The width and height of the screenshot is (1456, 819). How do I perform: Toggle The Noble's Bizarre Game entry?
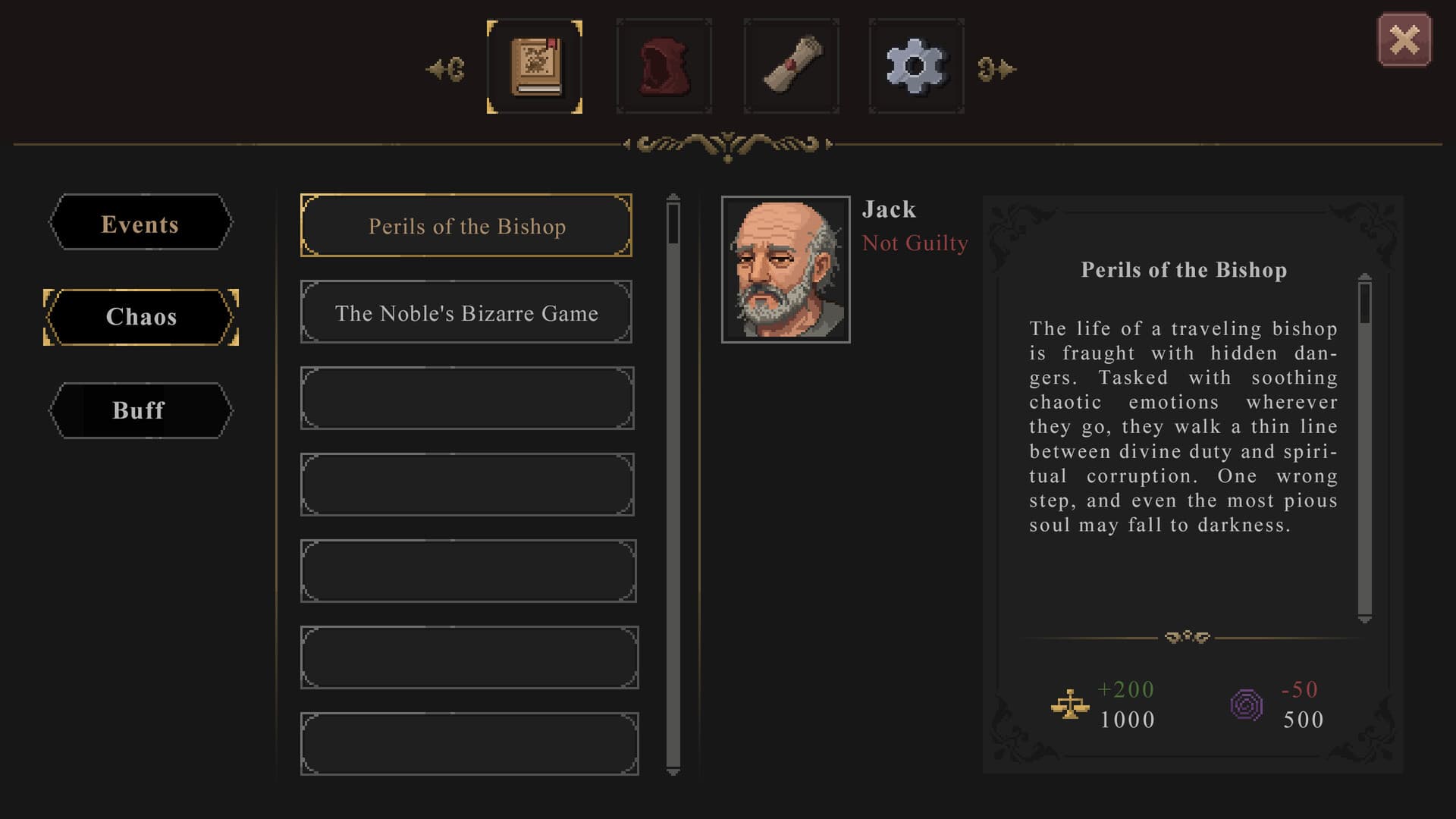pos(466,312)
